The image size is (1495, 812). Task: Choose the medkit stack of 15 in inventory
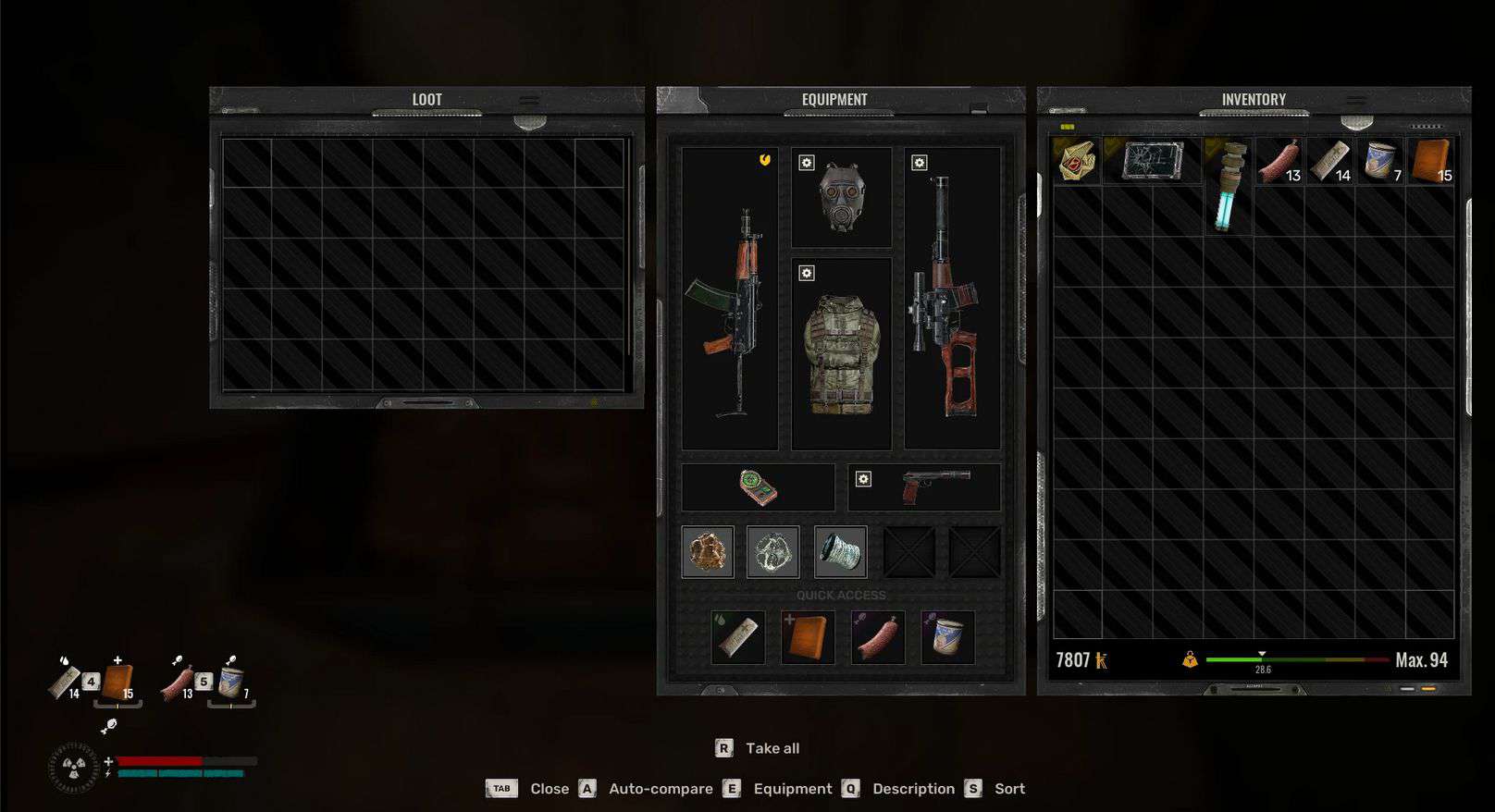[1430, 161]
